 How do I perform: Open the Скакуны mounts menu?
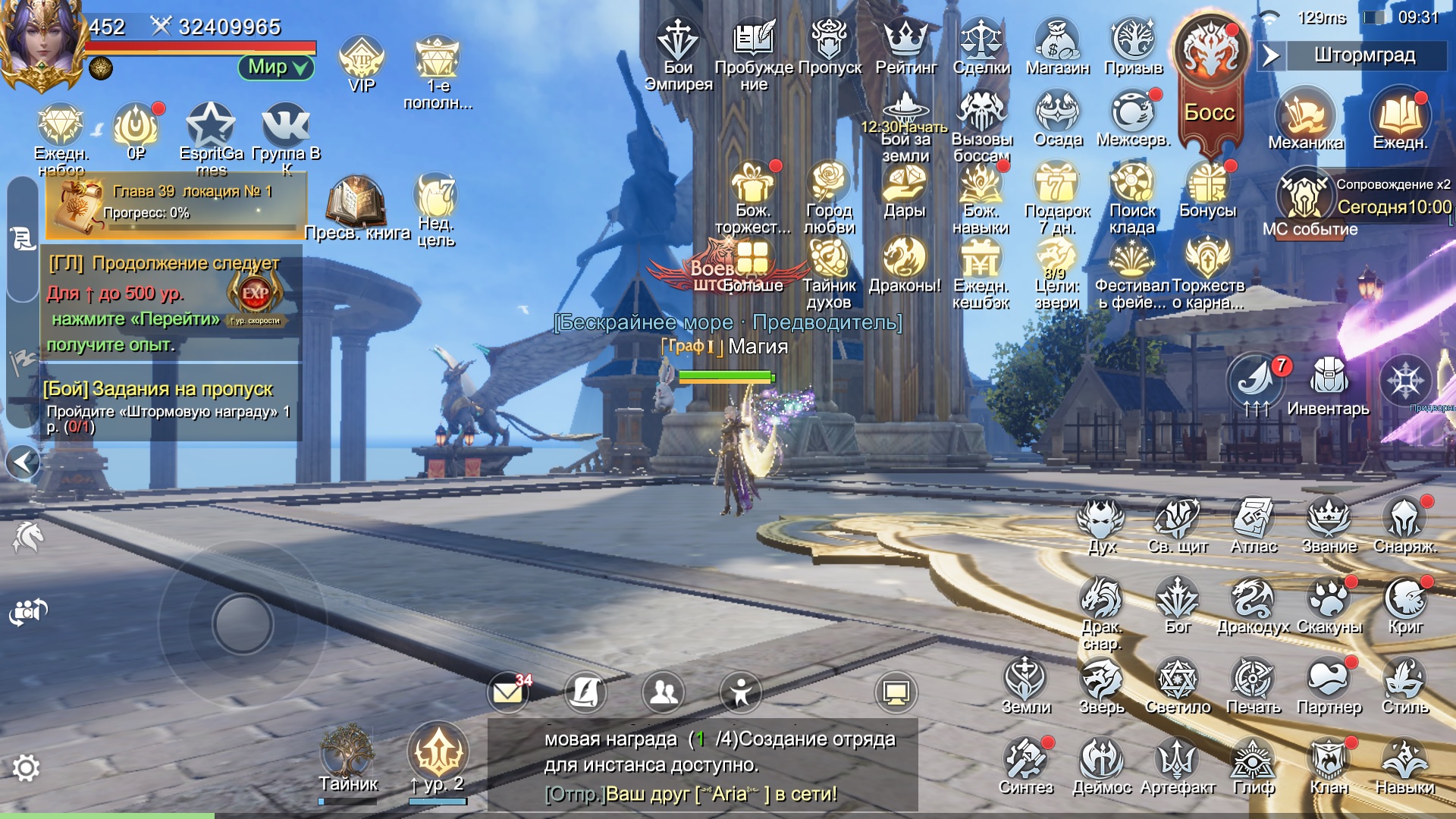(1329, 602)
